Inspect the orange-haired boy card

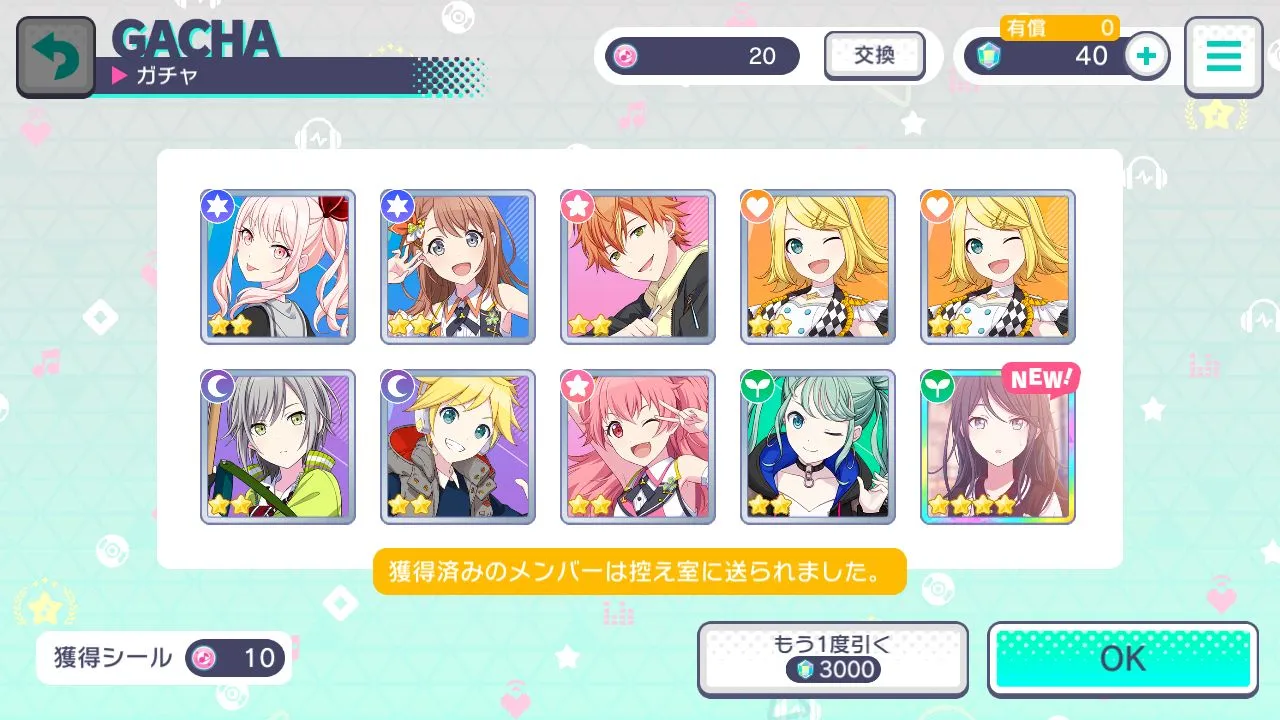pyautogui.click(x=638, y=267)
